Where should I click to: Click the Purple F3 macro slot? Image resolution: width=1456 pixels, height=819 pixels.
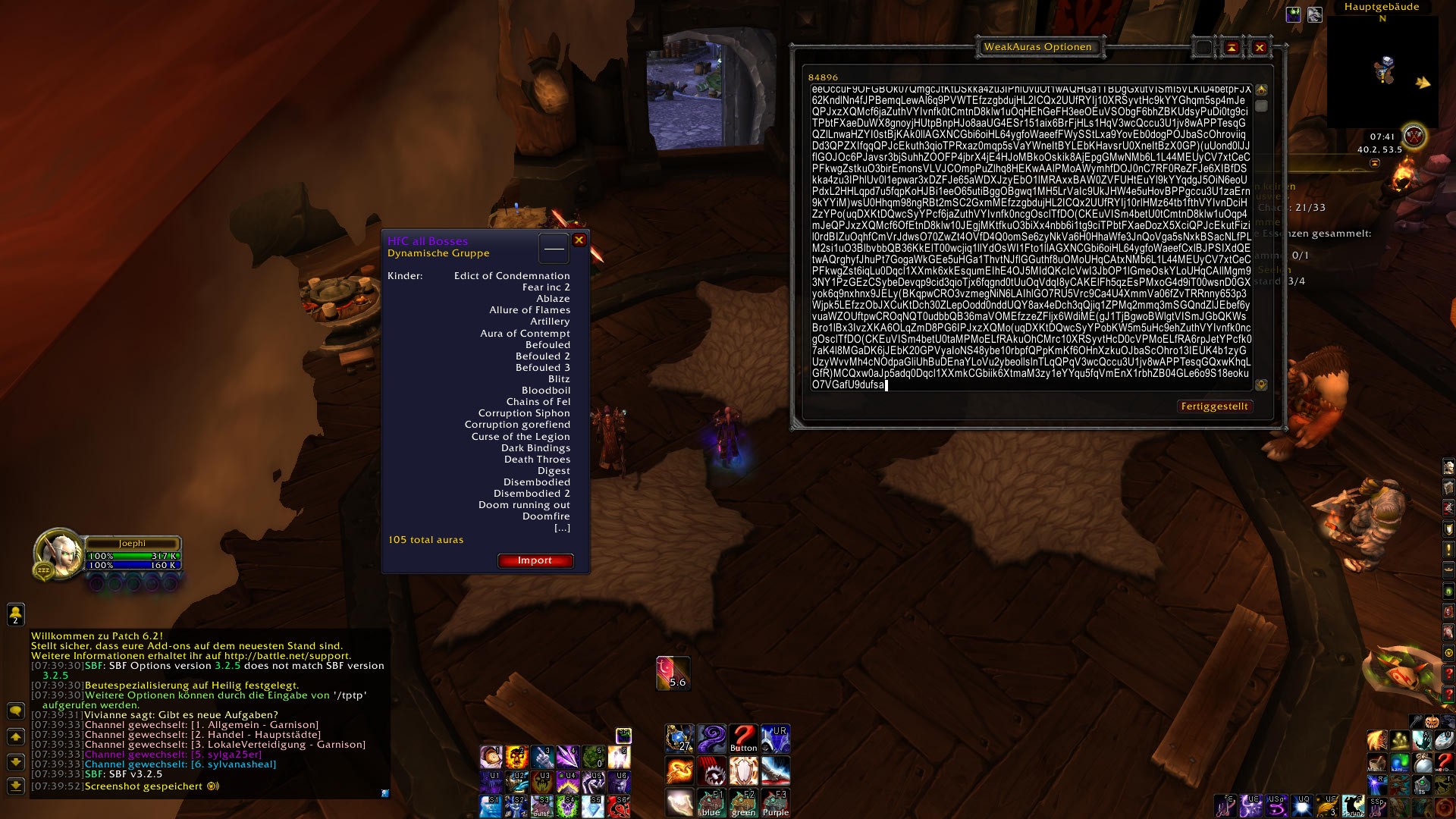775,802
